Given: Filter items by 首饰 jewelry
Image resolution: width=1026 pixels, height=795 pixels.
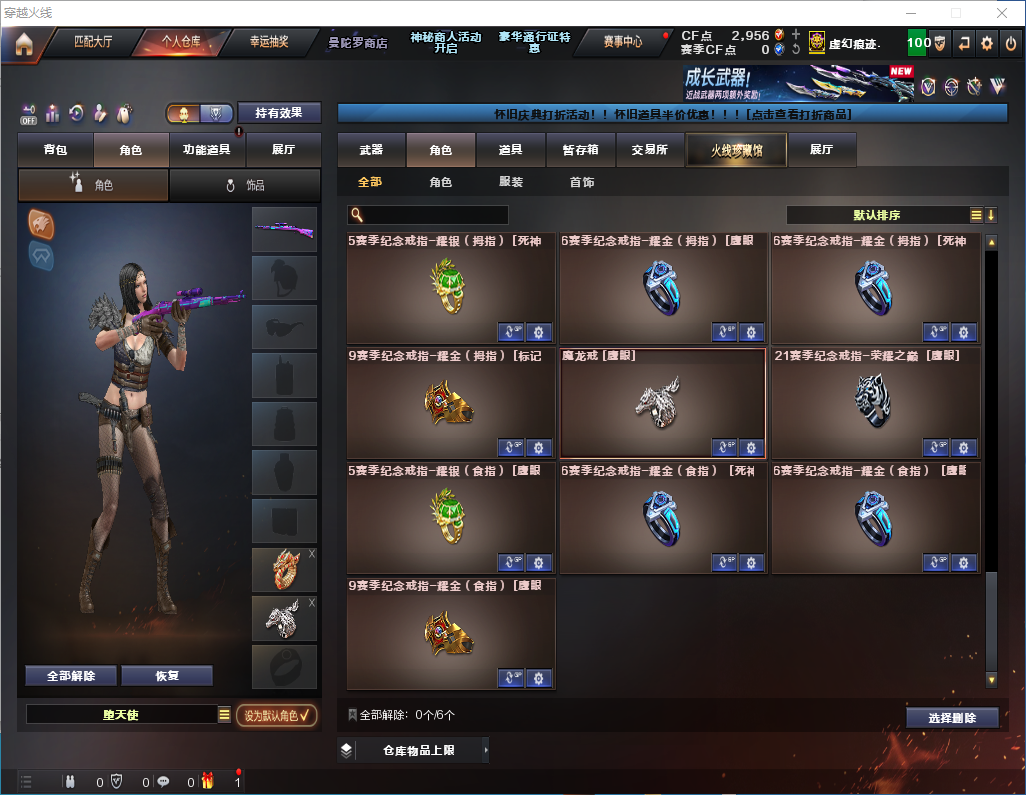Looking at the screenshot, I should click(x=582, y=183).
